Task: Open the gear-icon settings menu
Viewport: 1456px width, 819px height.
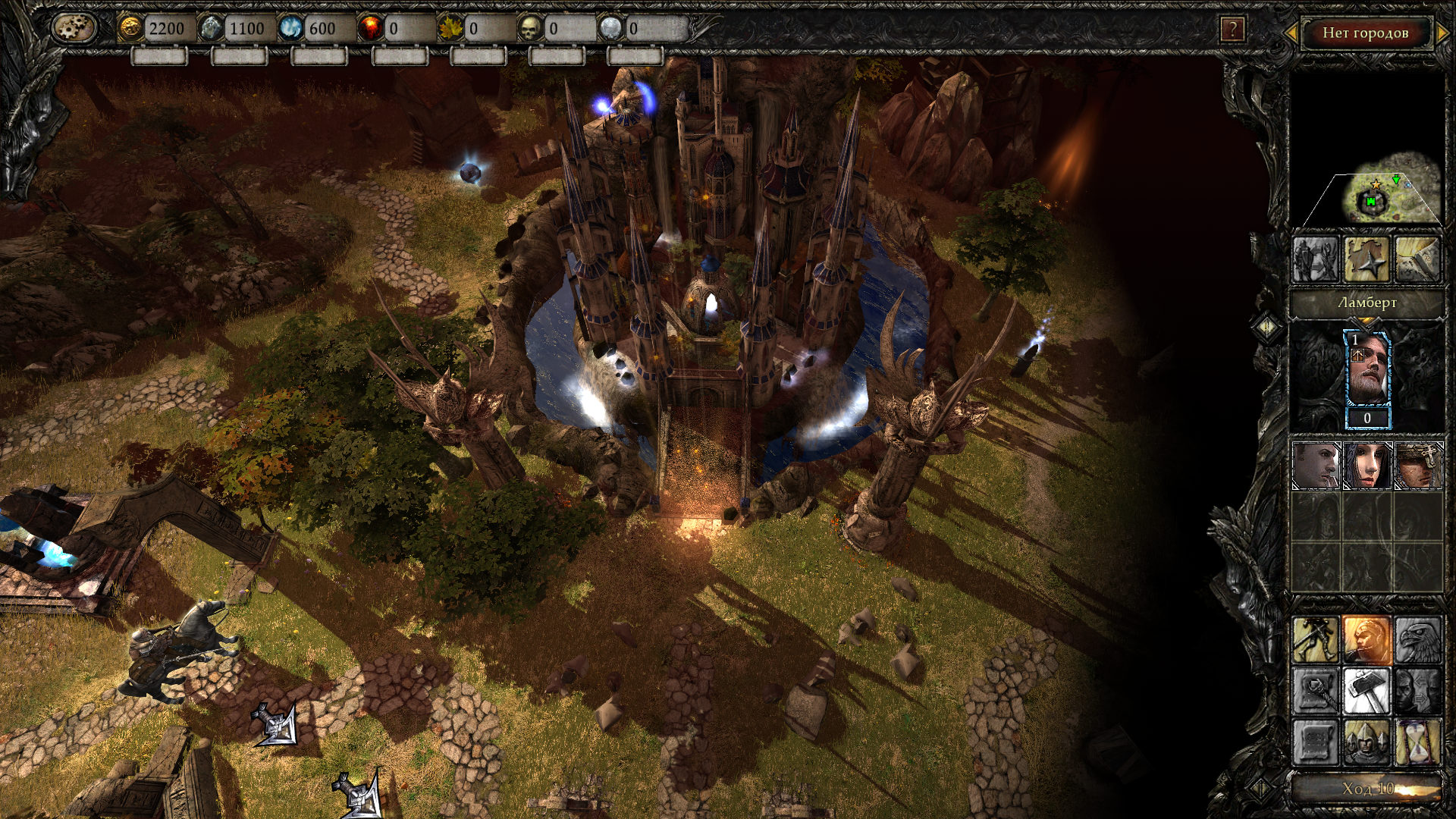Action: 74,28
